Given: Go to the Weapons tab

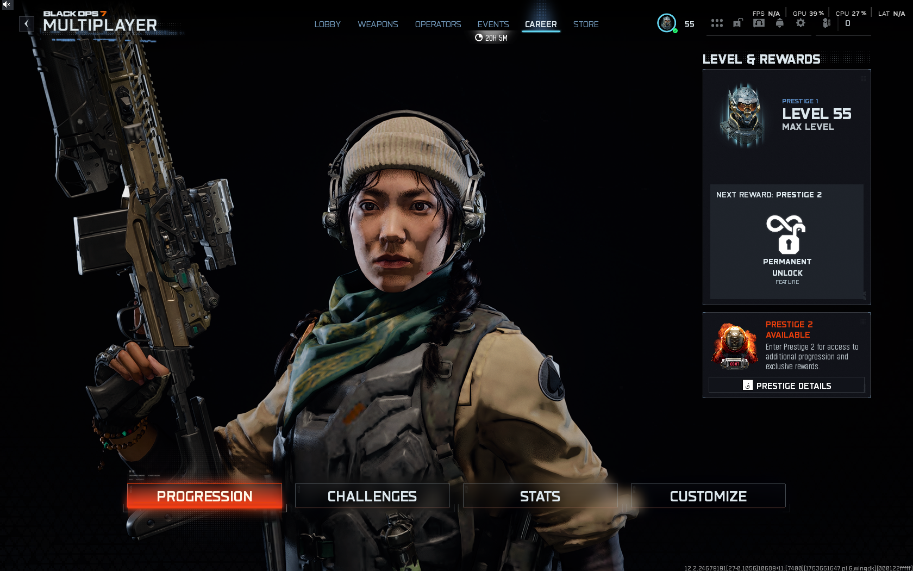Looking at the screenshot, I should point(378,24).
